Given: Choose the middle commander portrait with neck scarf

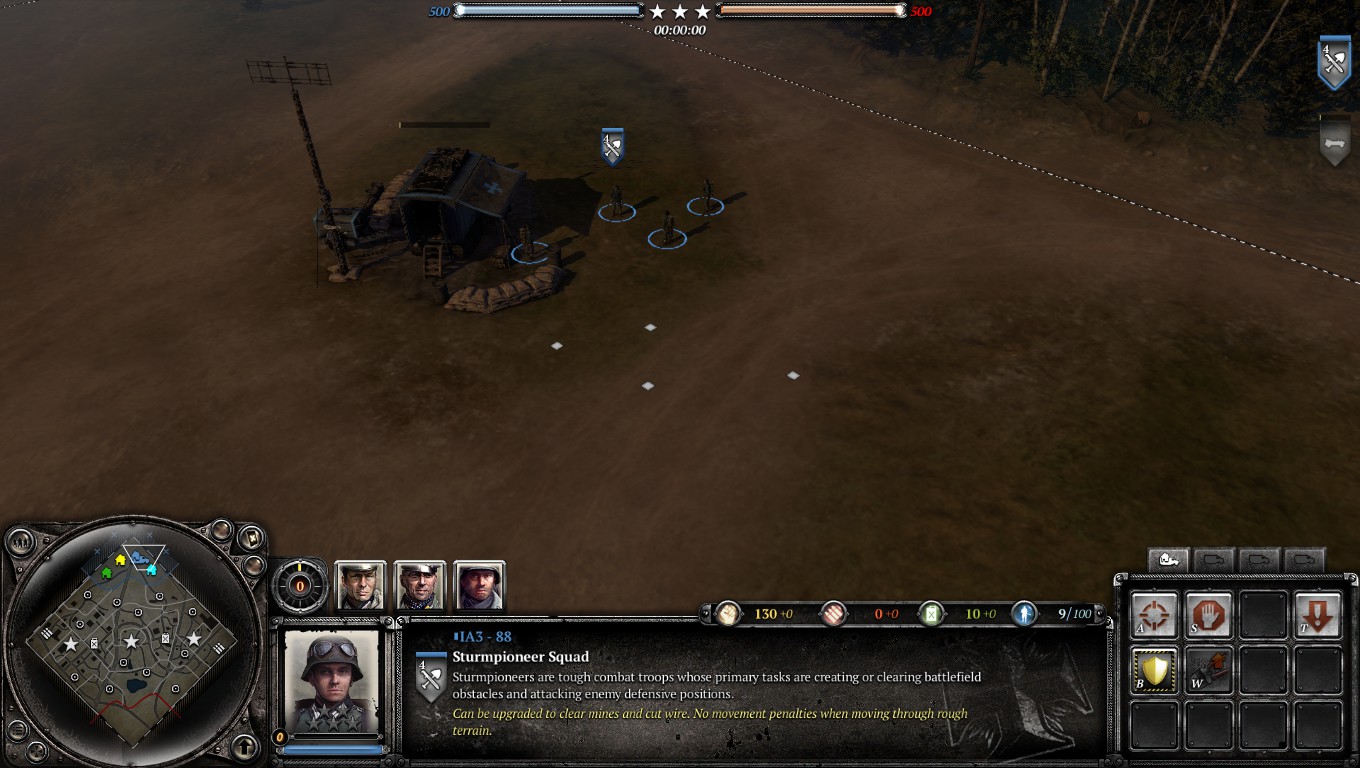Looking at the screenshot, I should tap(420, 586).
